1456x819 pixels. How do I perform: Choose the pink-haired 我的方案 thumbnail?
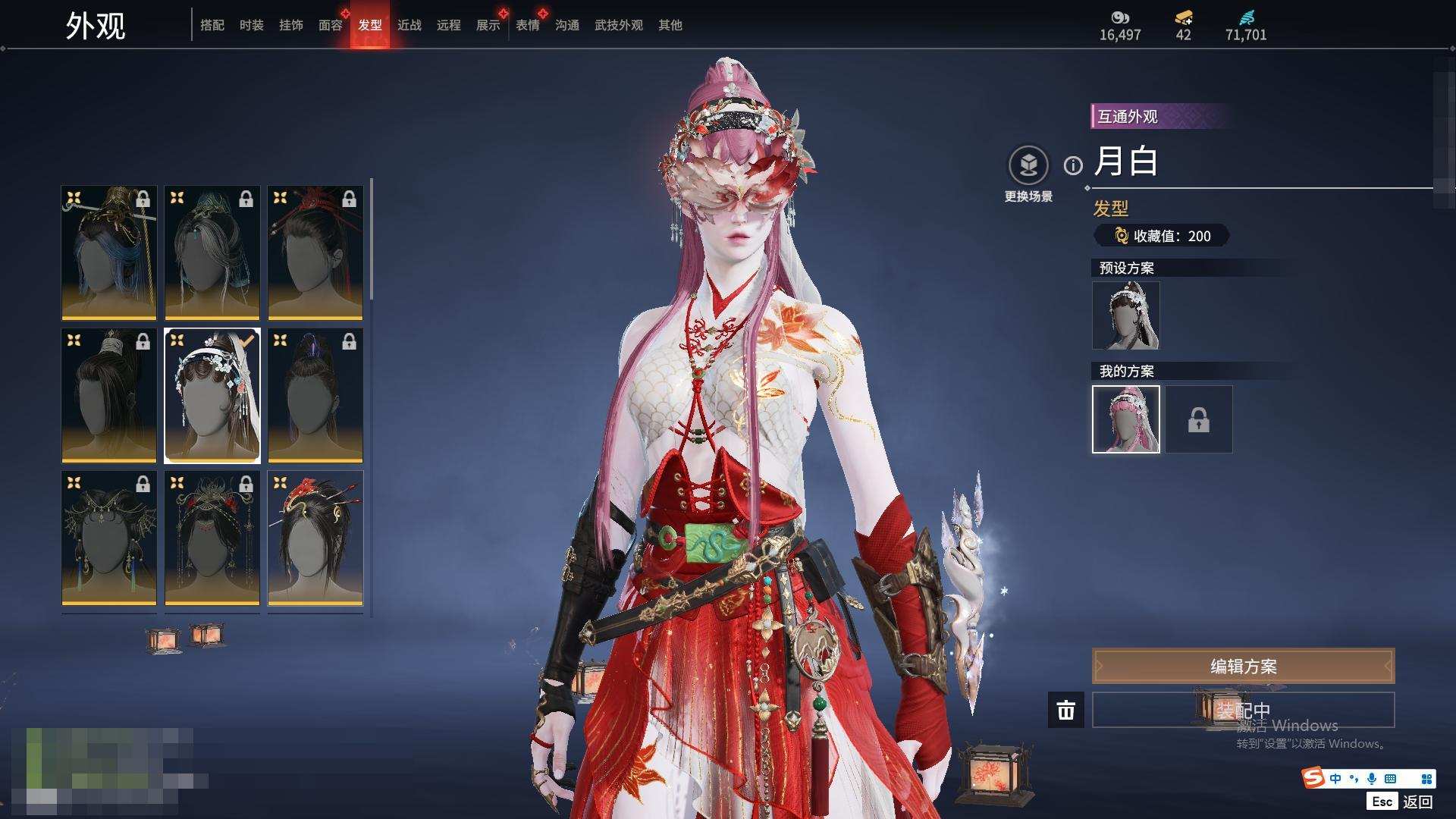(x=1125, y=419)
